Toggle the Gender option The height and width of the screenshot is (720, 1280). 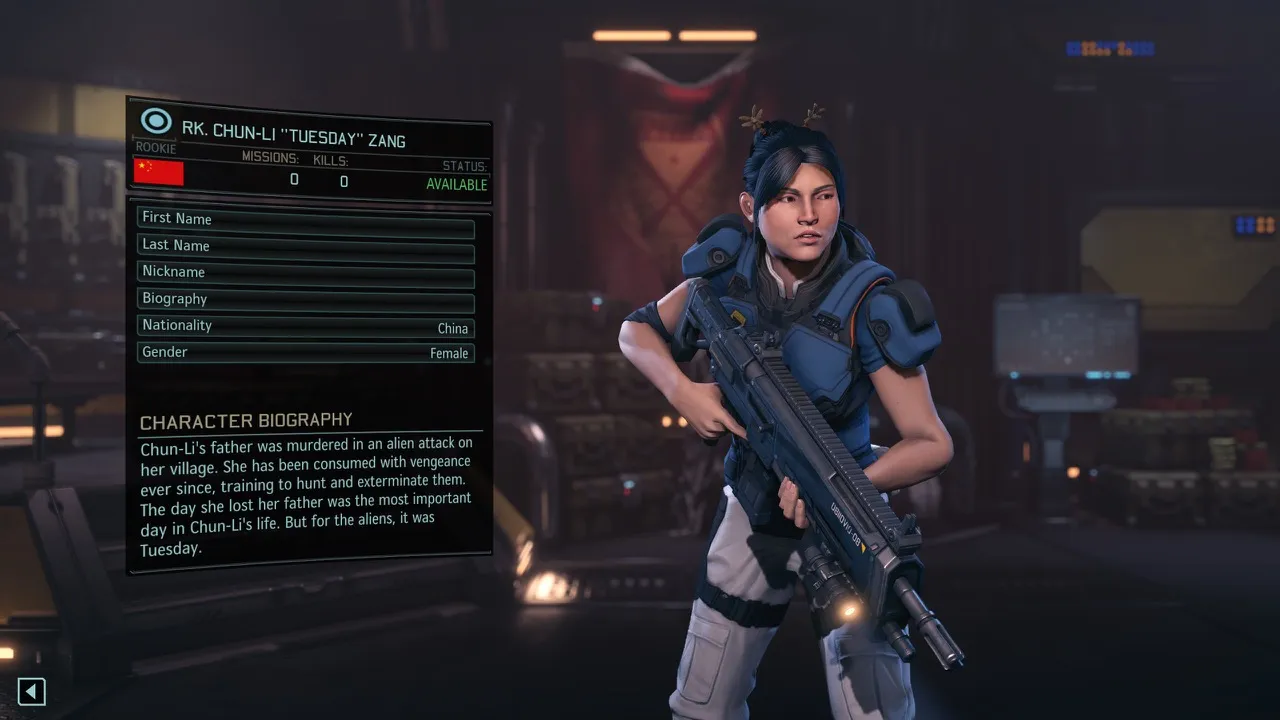click(305, 353)
